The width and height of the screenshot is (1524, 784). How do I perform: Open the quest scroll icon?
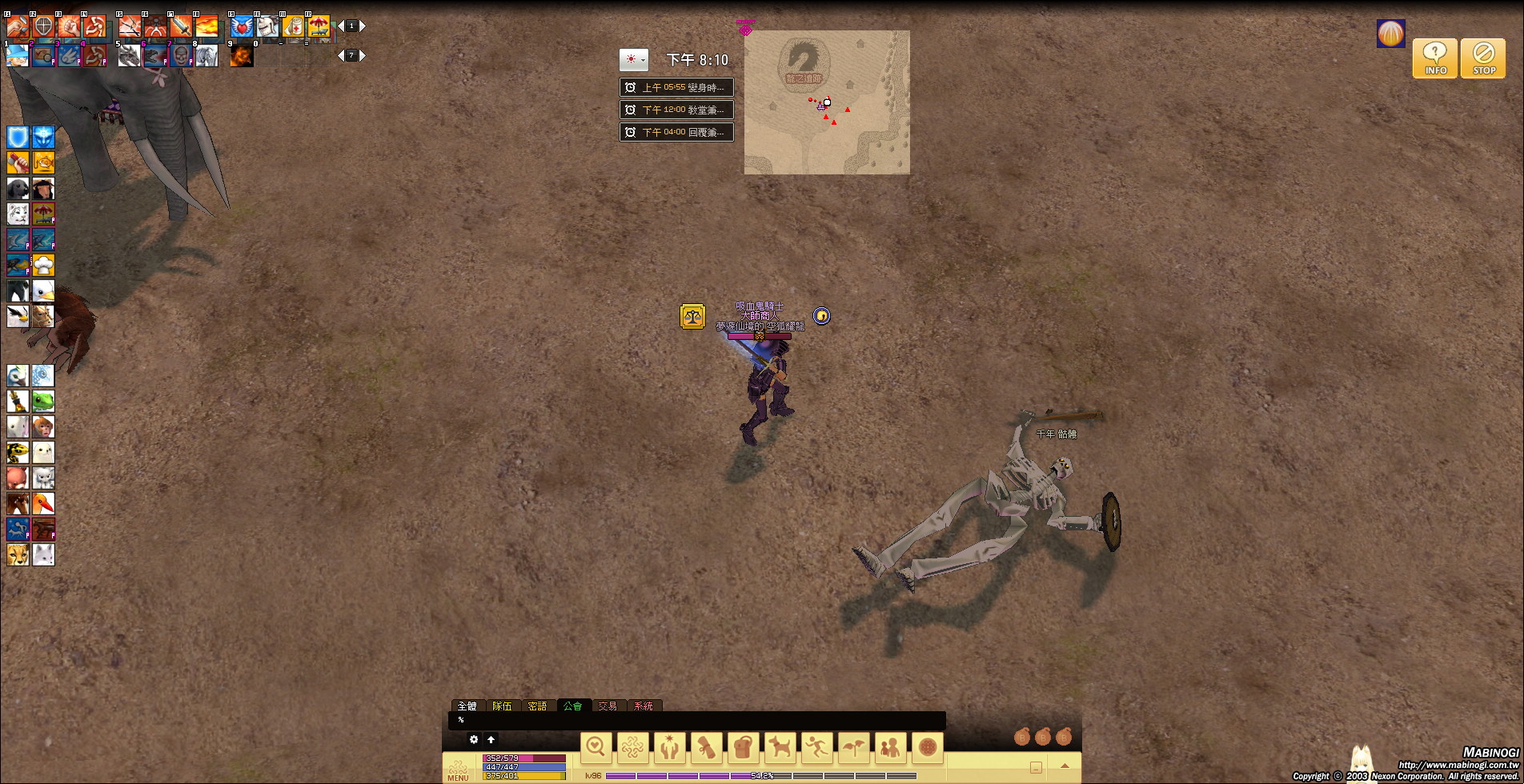(x=706, y=747)
